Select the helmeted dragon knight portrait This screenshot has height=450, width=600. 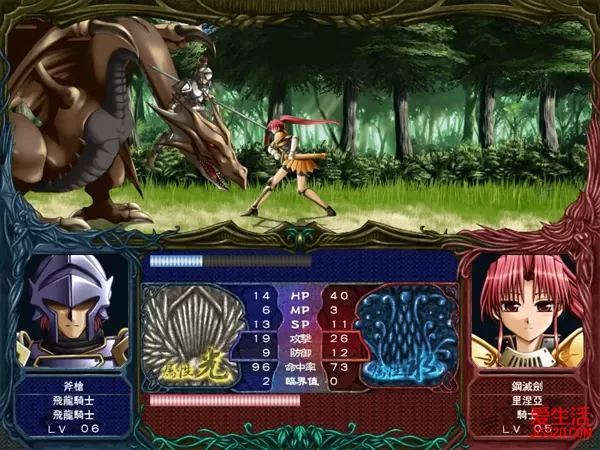pyautogui.click(x=77, y=310)
